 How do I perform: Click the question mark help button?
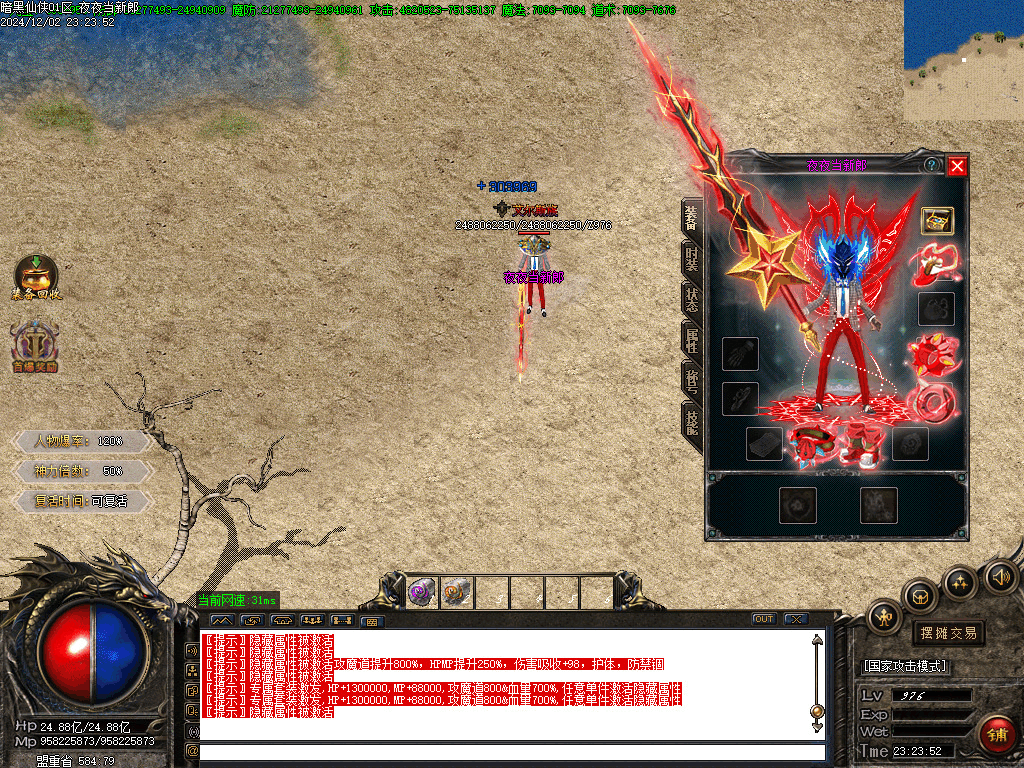(931, 165)
